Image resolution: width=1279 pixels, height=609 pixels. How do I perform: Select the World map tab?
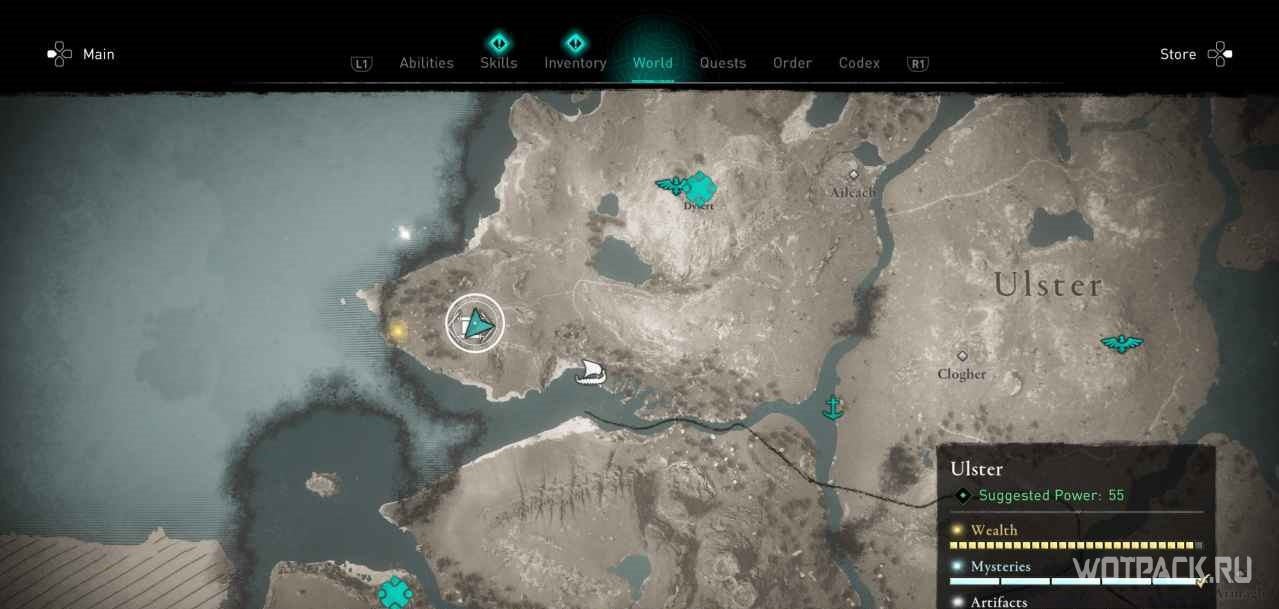[x=652, y=63]
